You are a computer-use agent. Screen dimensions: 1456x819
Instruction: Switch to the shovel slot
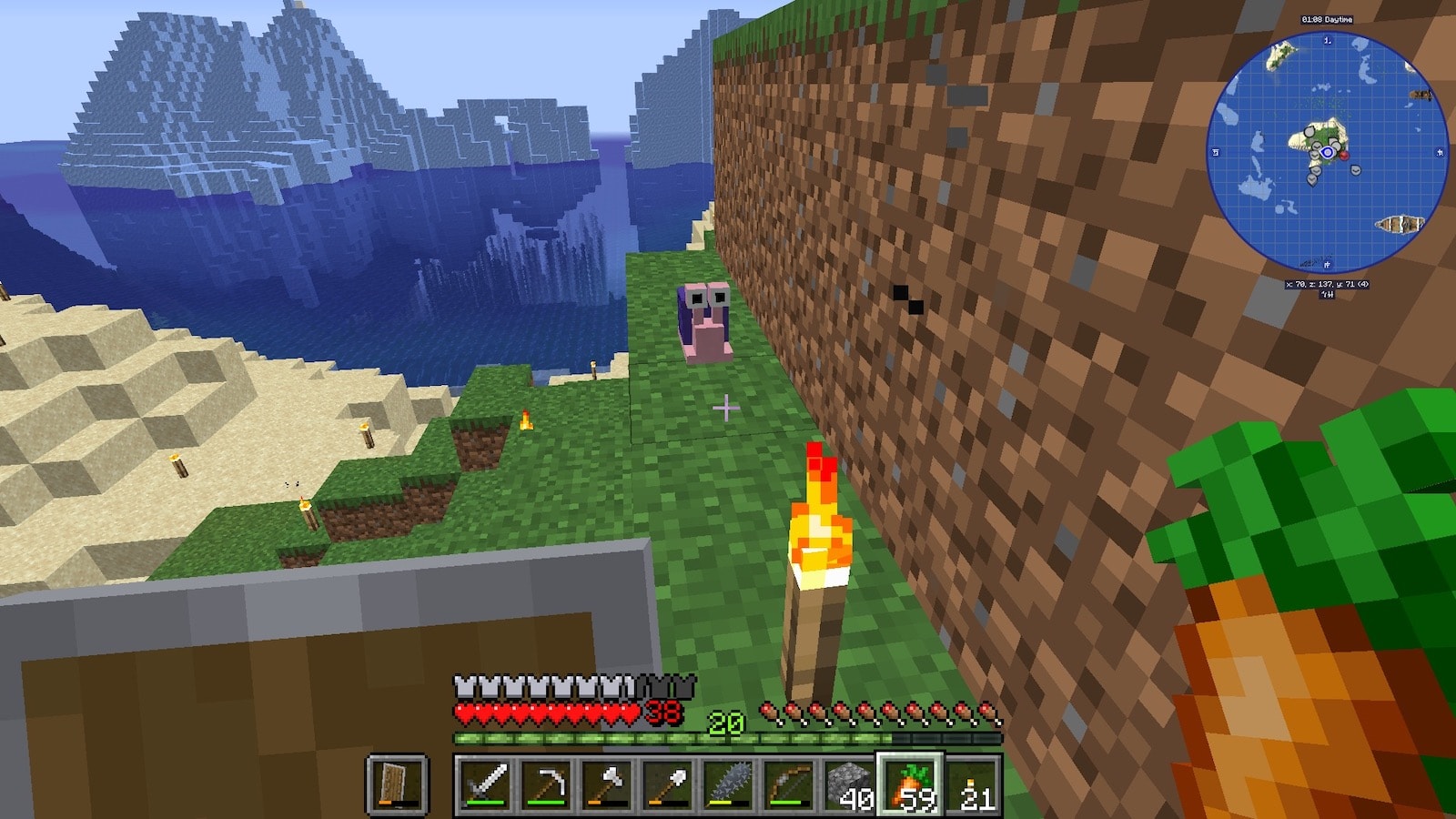point(668,784)
